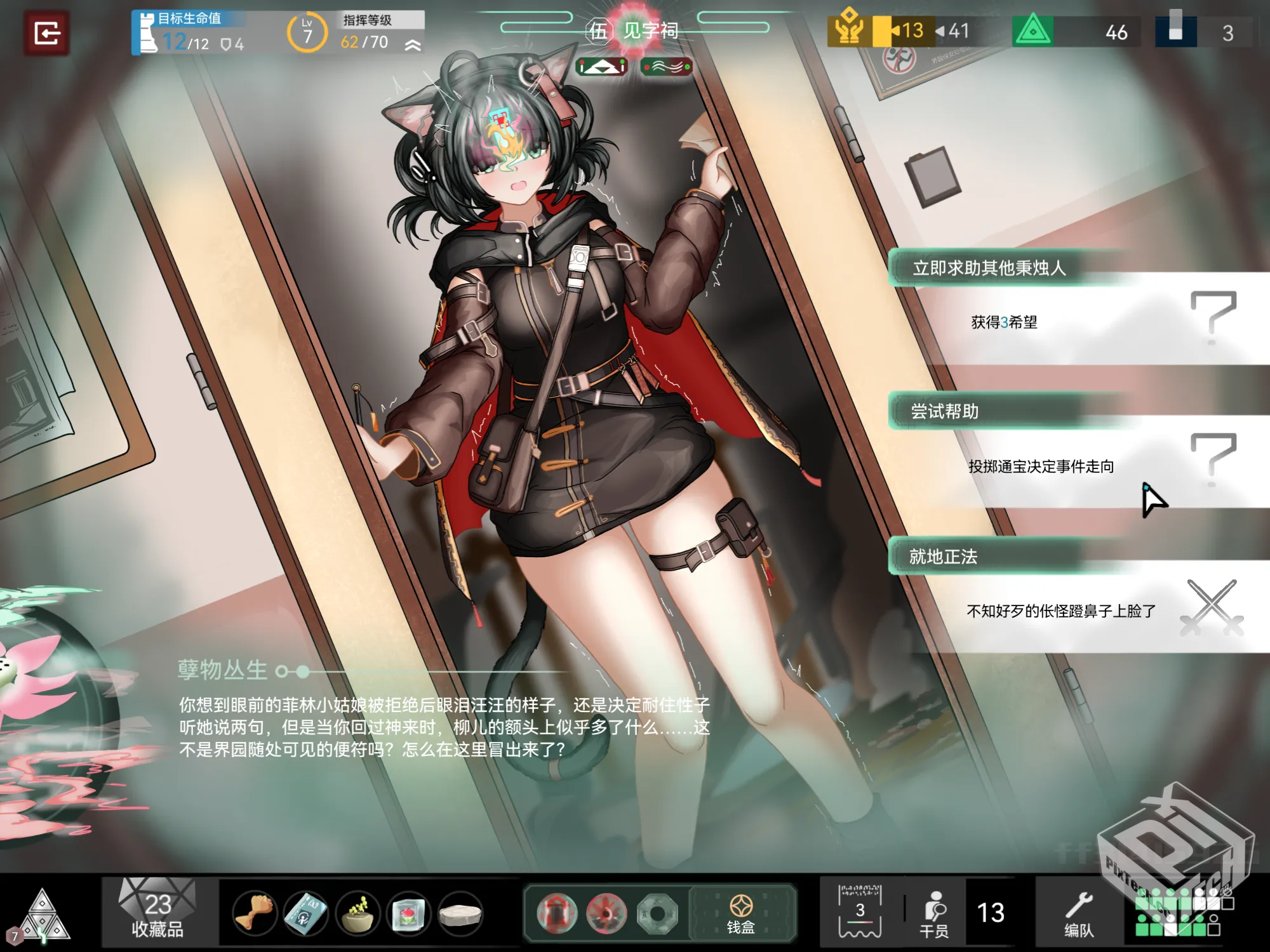Image resolution: width=1270 pixels, height=952 pixels.
Task: Select the green octagonal coin
Action: 657,913
